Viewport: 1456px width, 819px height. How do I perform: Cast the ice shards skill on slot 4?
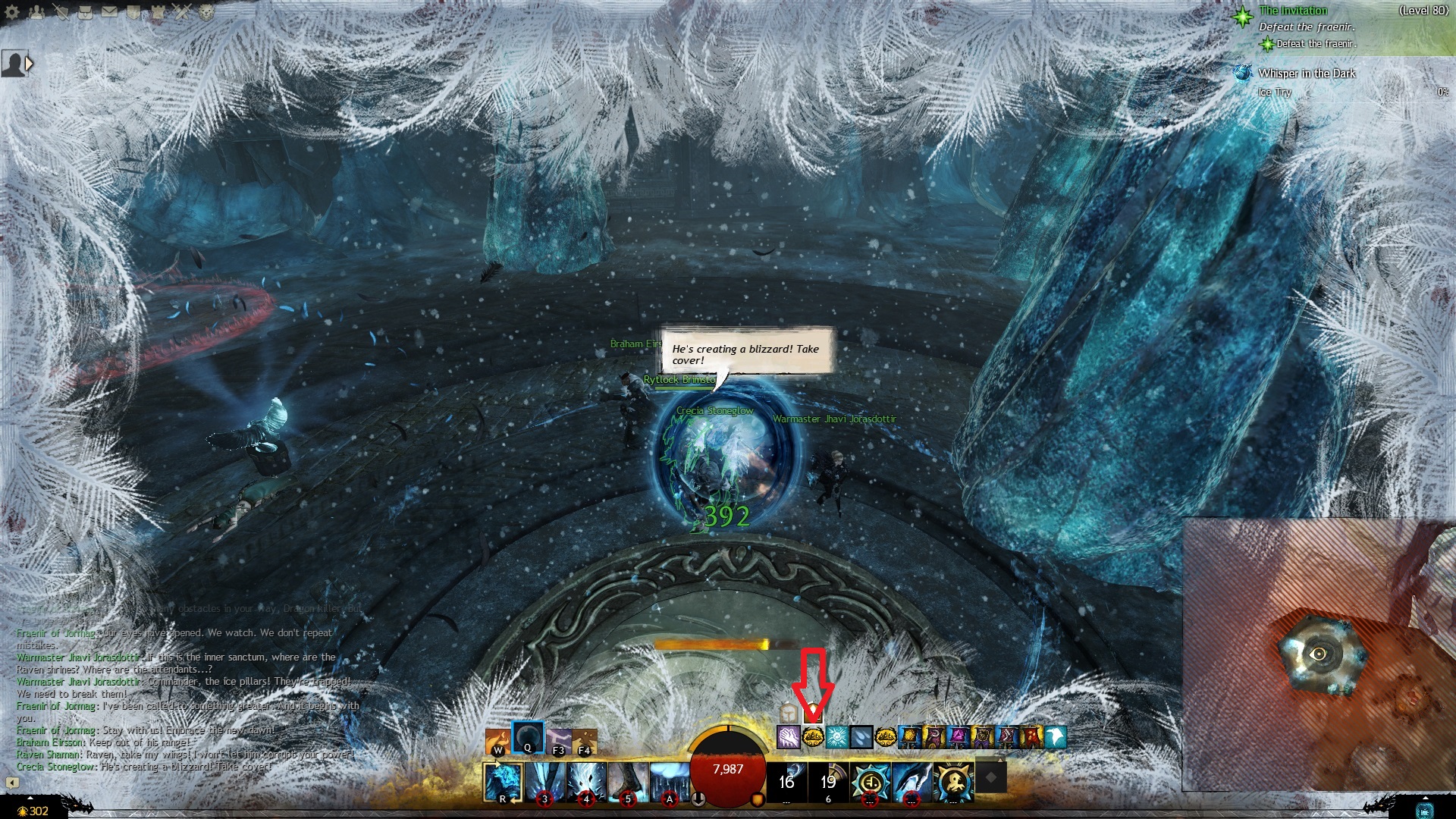tap(586, 782)
